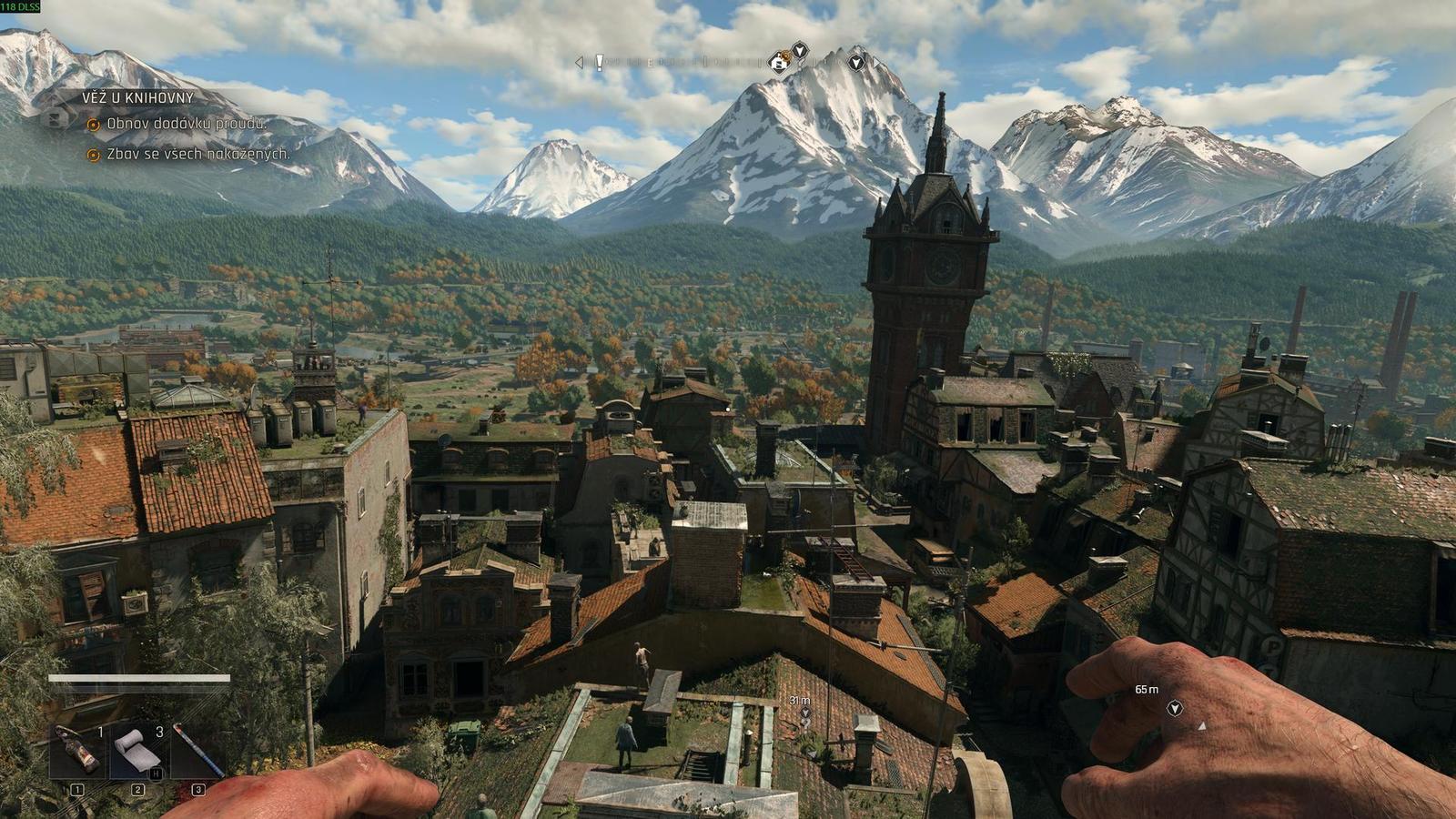Click the small arrow below the 65m marker

[1201, 726]
